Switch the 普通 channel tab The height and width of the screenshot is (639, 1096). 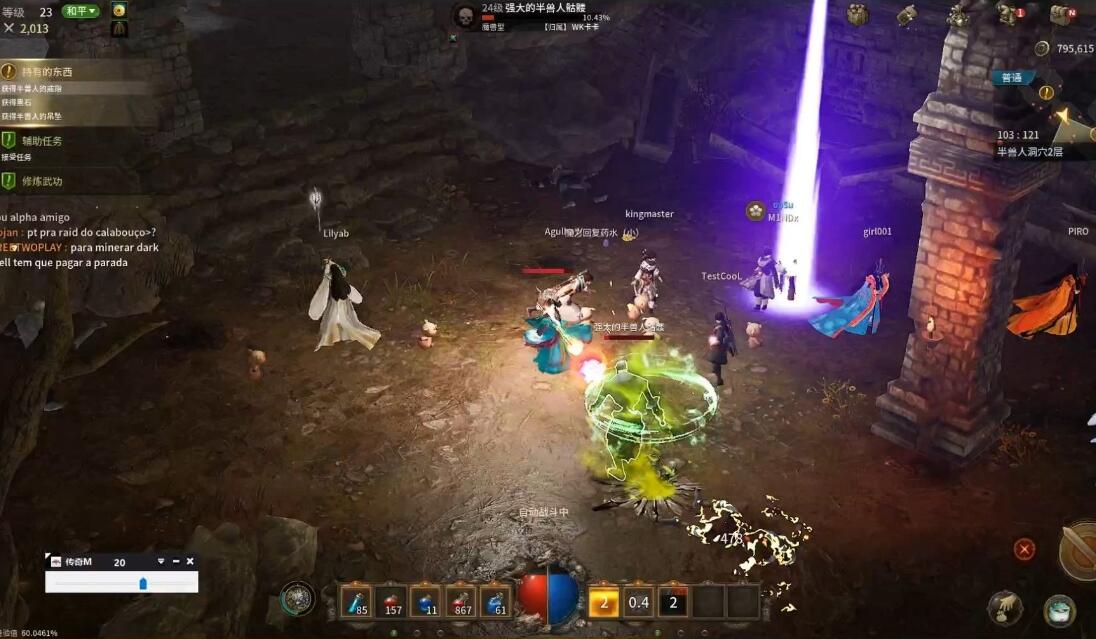1012,78
